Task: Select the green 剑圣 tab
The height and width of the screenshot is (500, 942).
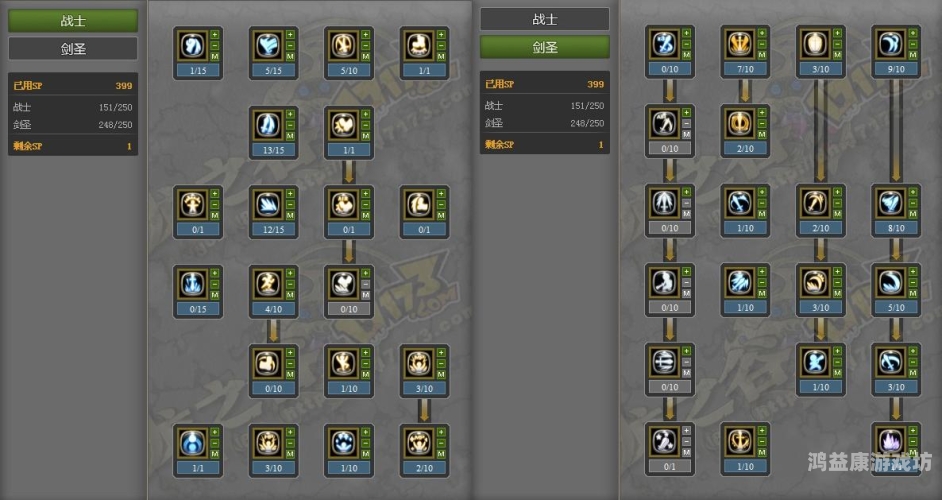Action: pyautogui.click(x=544, y=47)
